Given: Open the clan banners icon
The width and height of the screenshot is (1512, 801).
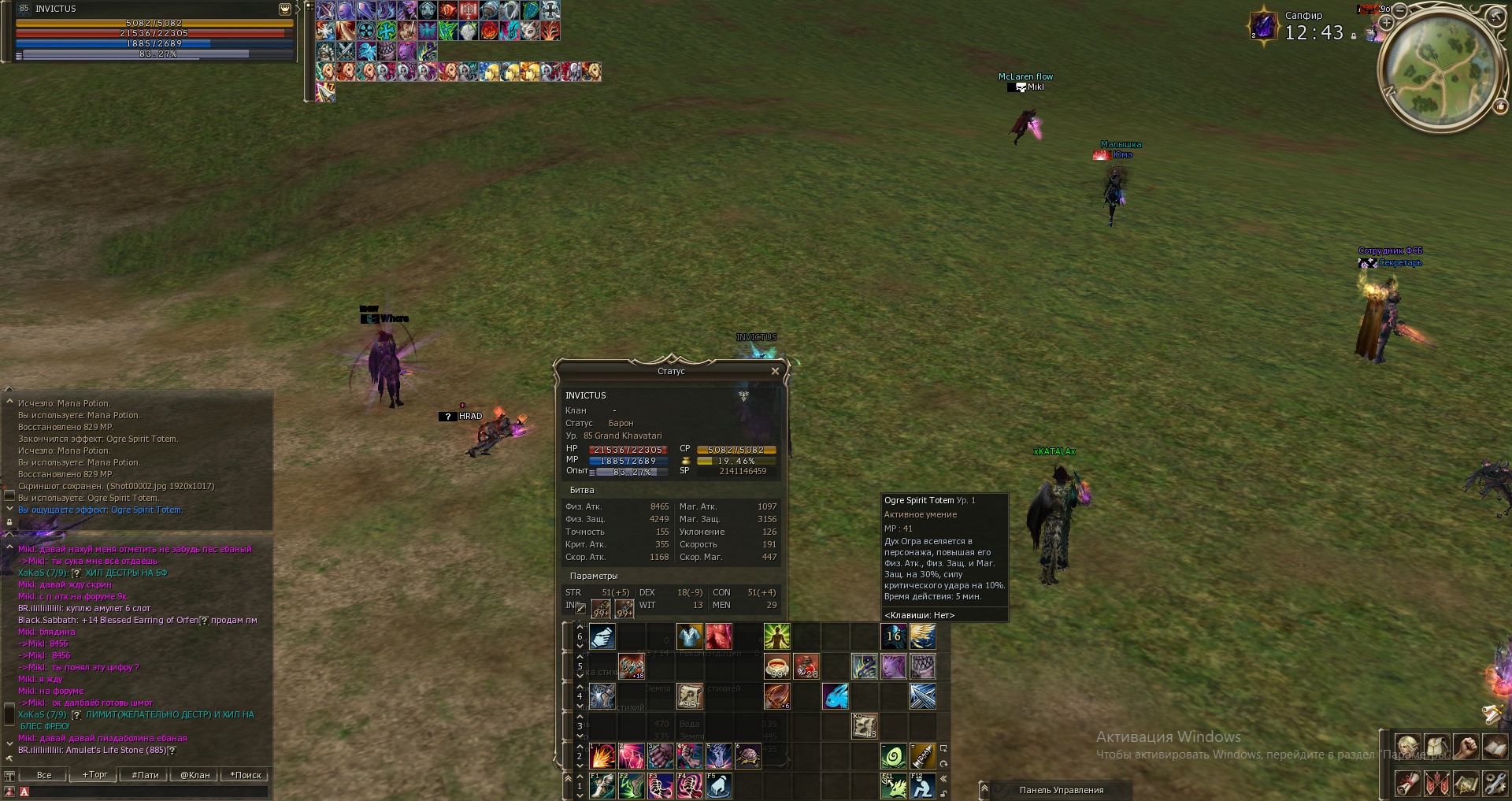Looking at the screenshot, I should [1436, 783].
